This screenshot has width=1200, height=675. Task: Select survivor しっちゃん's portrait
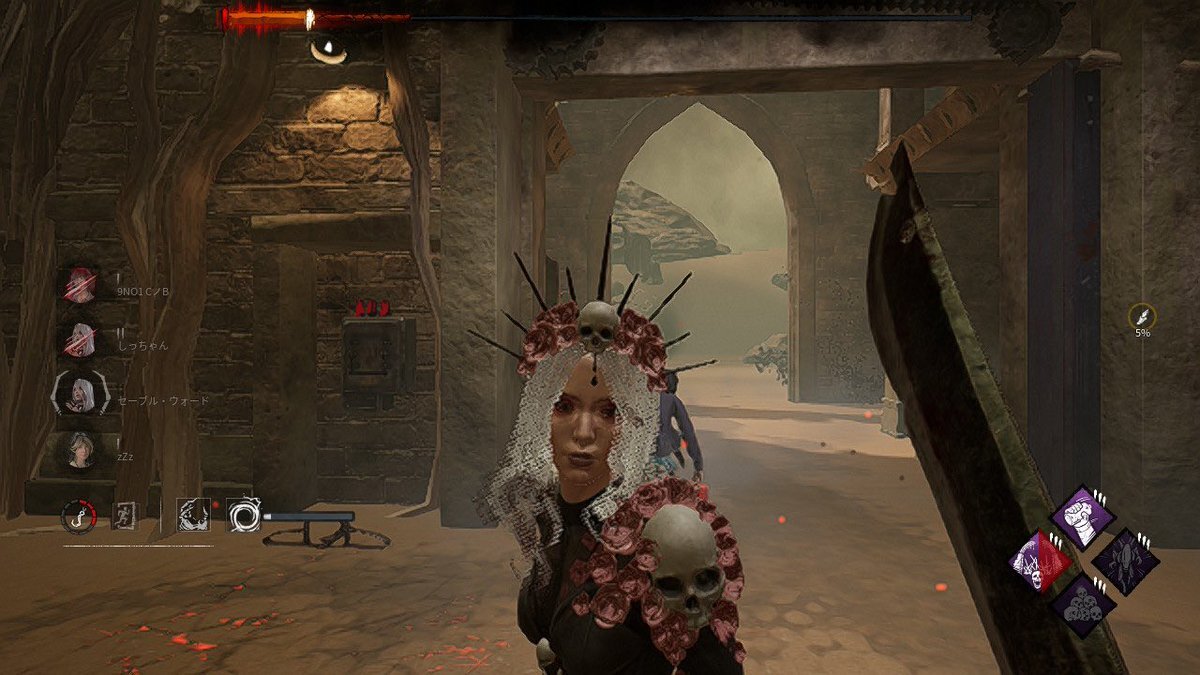click(x=80, y=339)
